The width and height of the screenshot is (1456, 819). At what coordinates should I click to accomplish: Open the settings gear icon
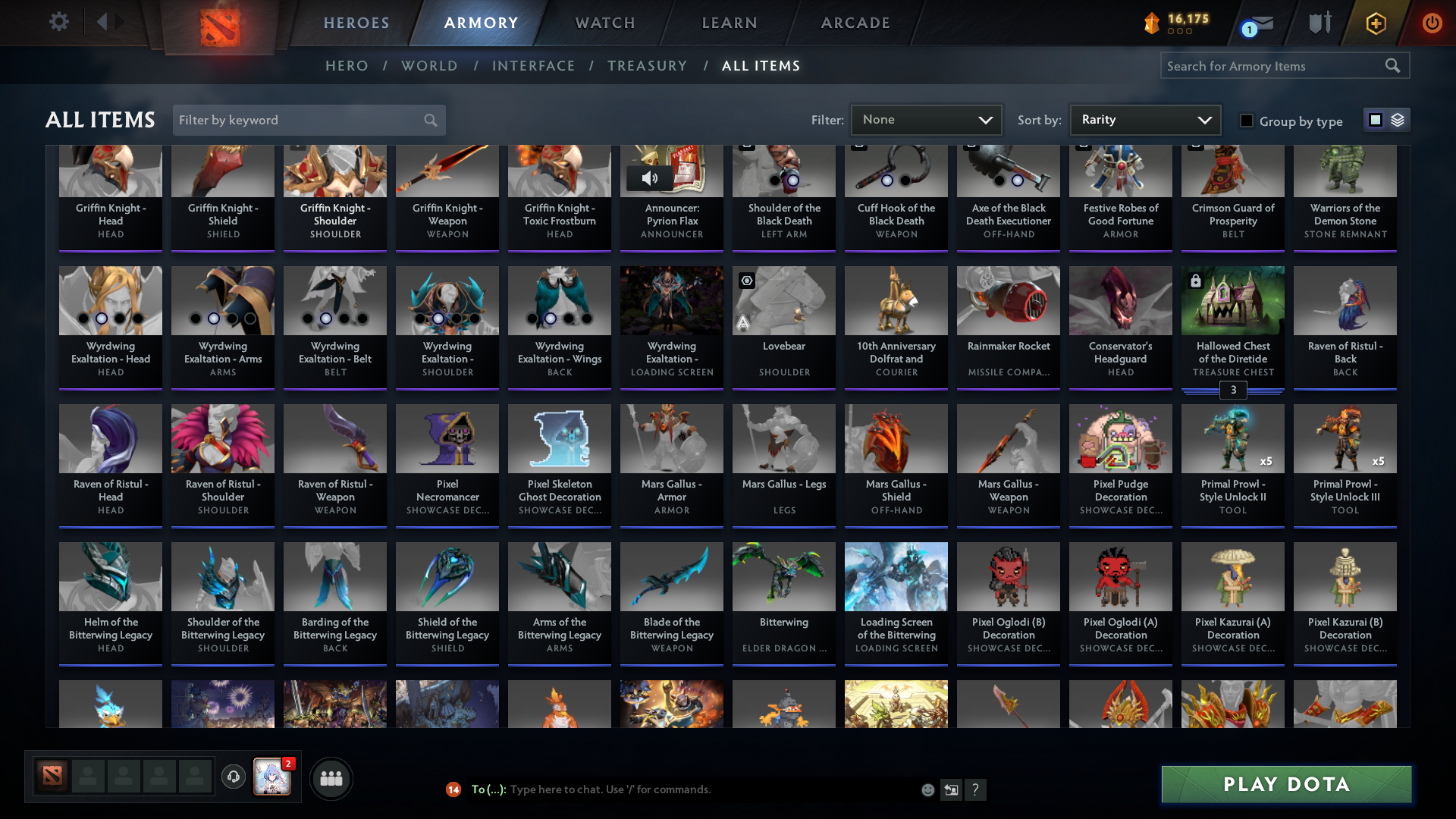[x=59, y=22]
